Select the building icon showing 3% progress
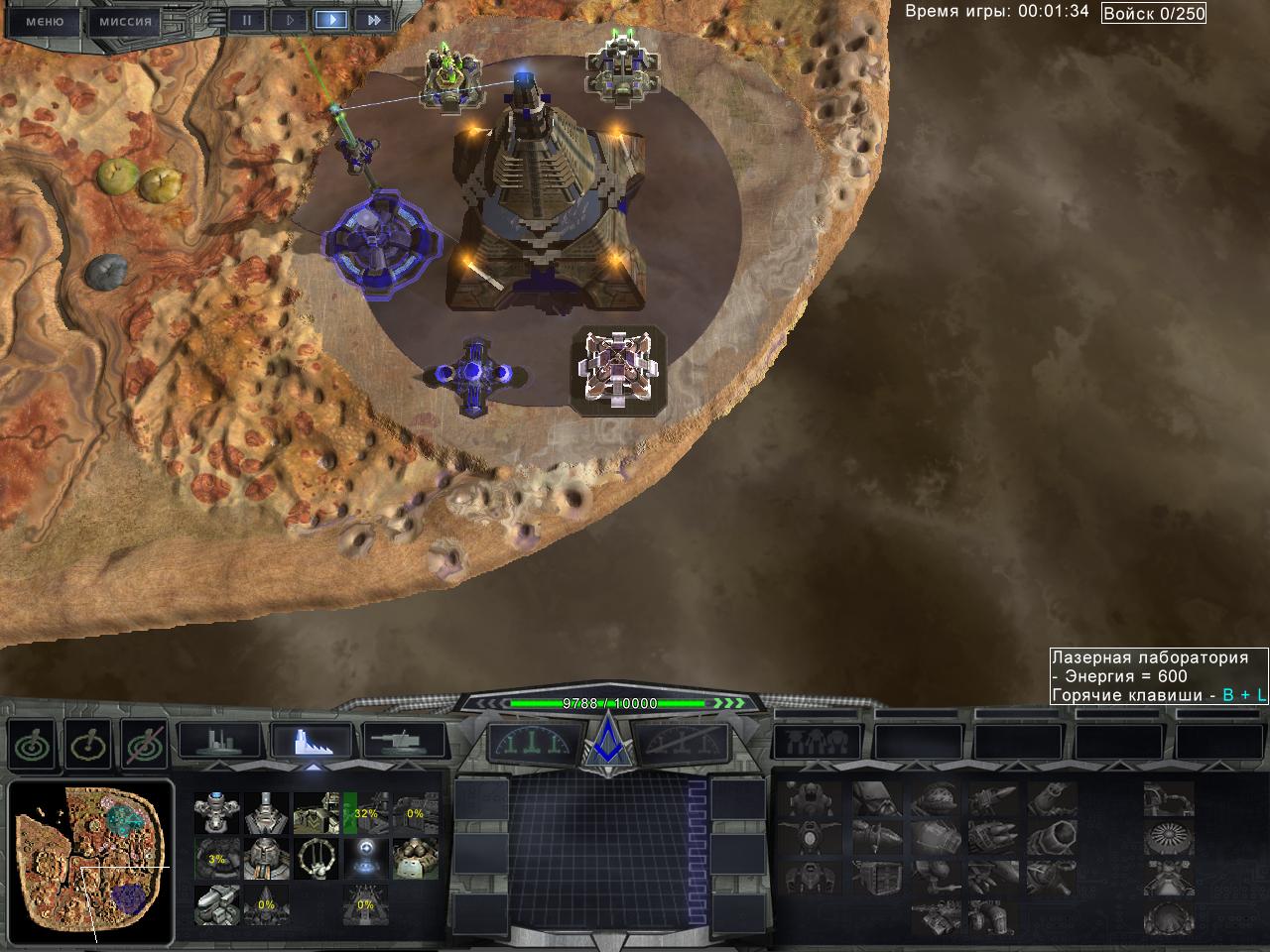1270x952 pixels. click(216, 859)
